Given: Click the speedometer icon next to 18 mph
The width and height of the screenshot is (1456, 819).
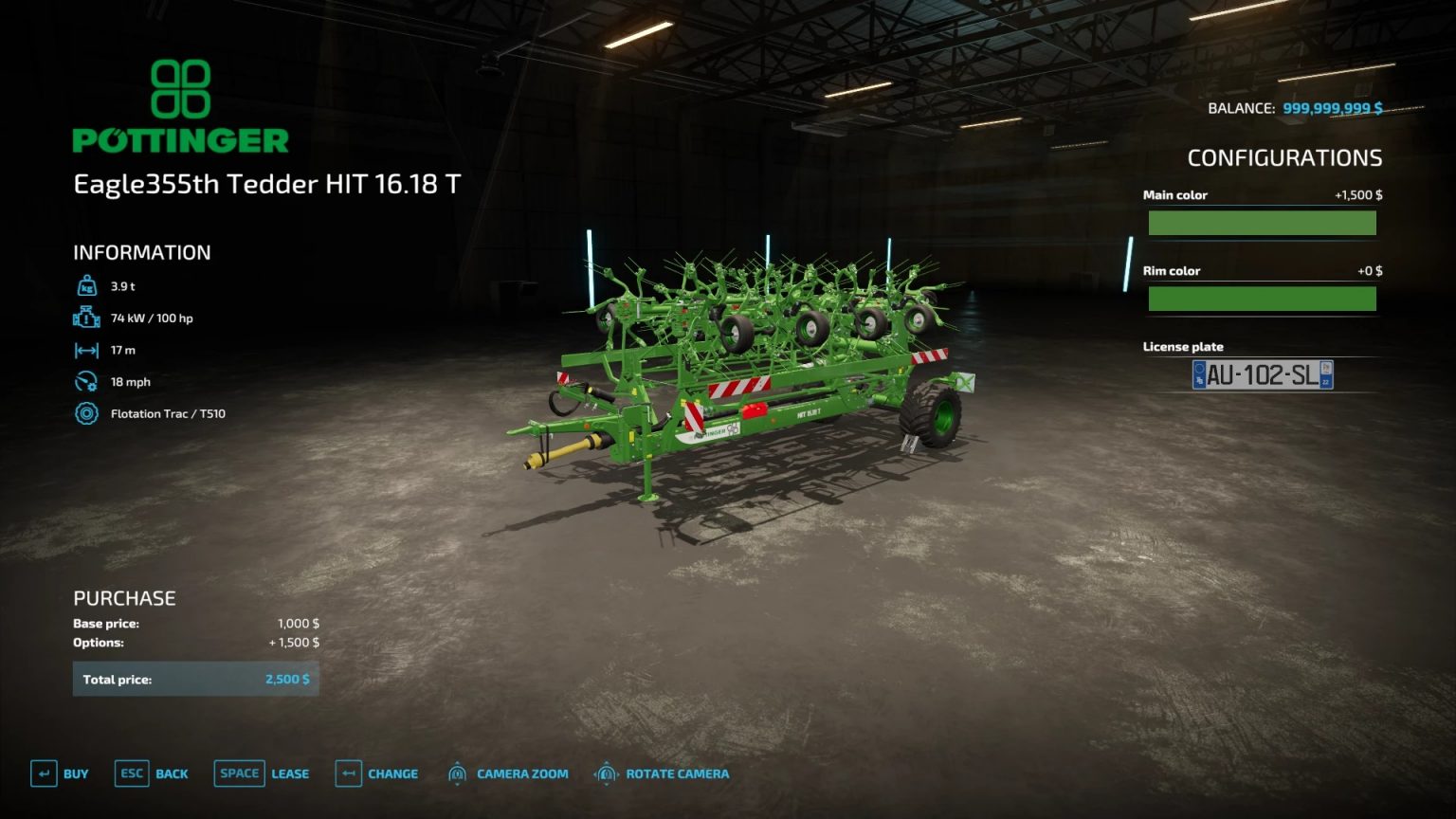Looking at the screenshot, I should pyautogui.click(x=86, y=381).
